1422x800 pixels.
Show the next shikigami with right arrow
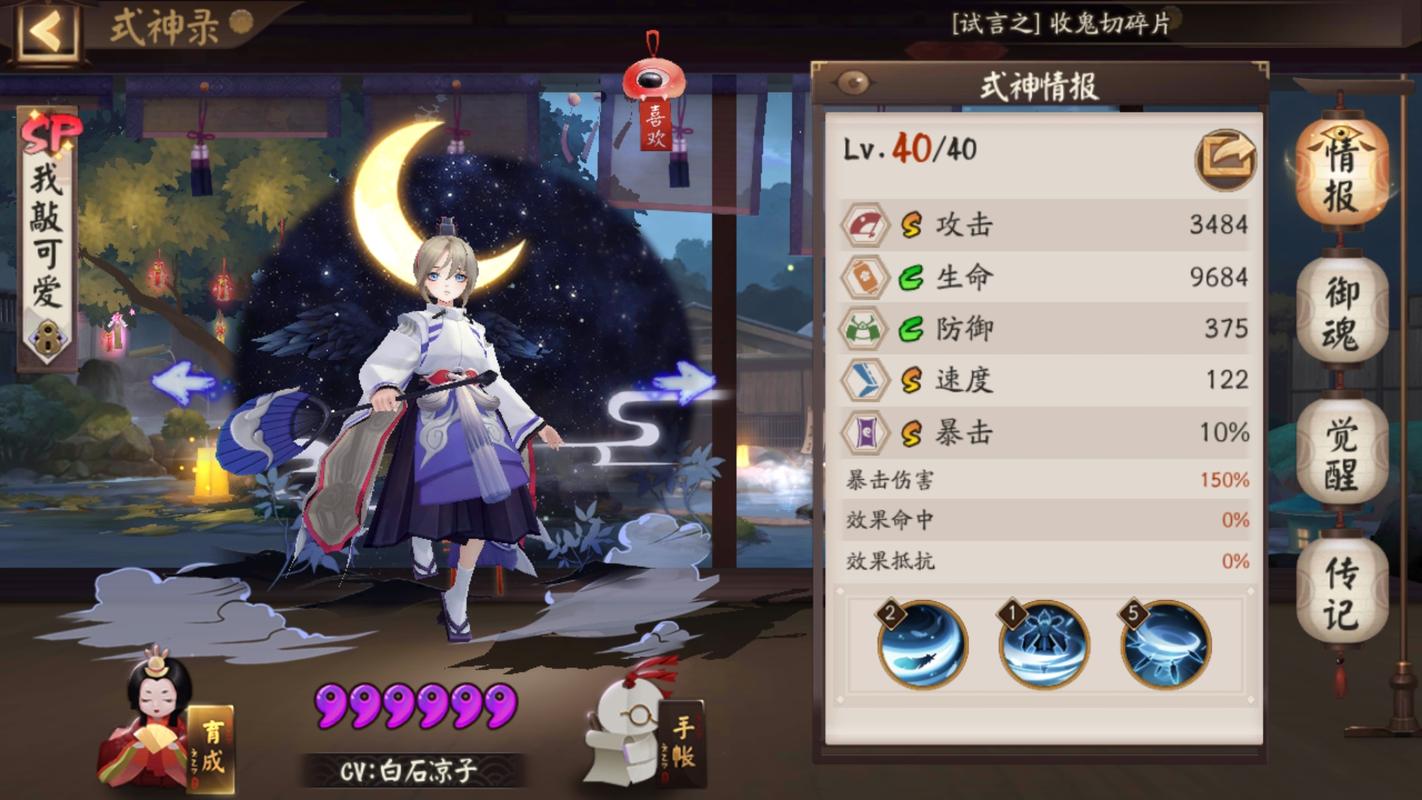point(684,381)
